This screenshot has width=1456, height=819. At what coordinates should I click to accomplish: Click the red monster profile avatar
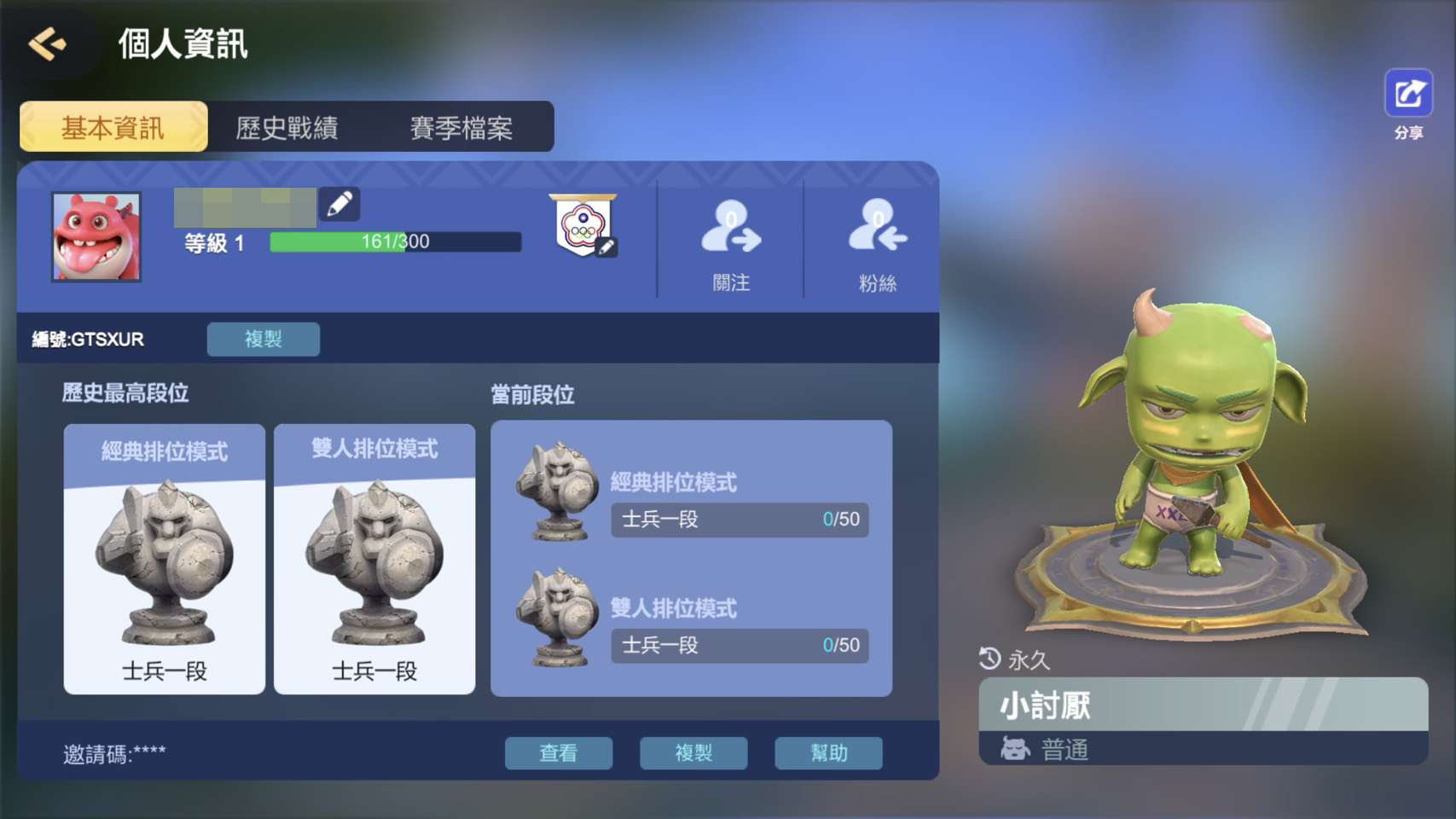(96, 236)
